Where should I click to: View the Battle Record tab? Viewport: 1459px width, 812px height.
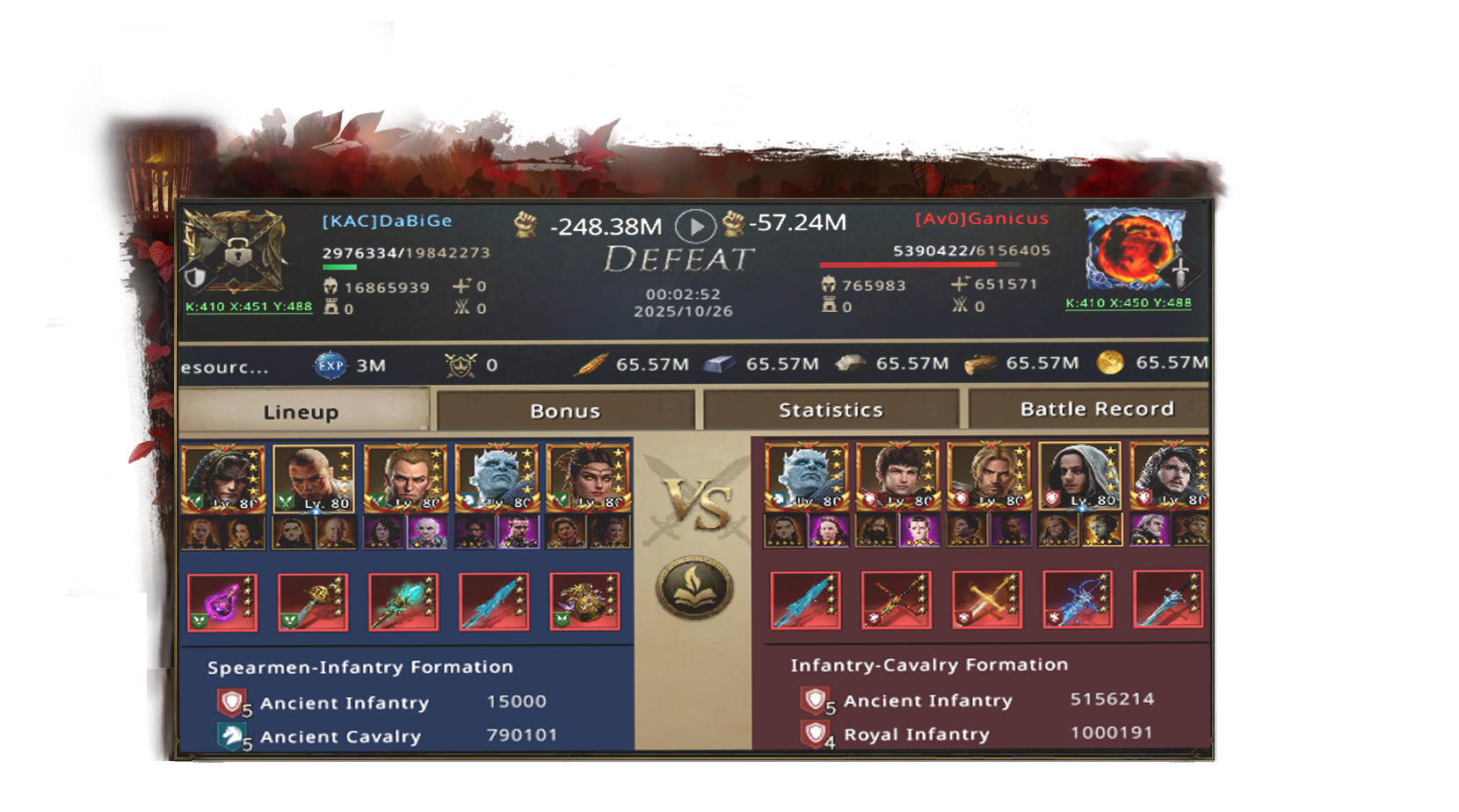pyautogui.click(x=1096, y=409)
